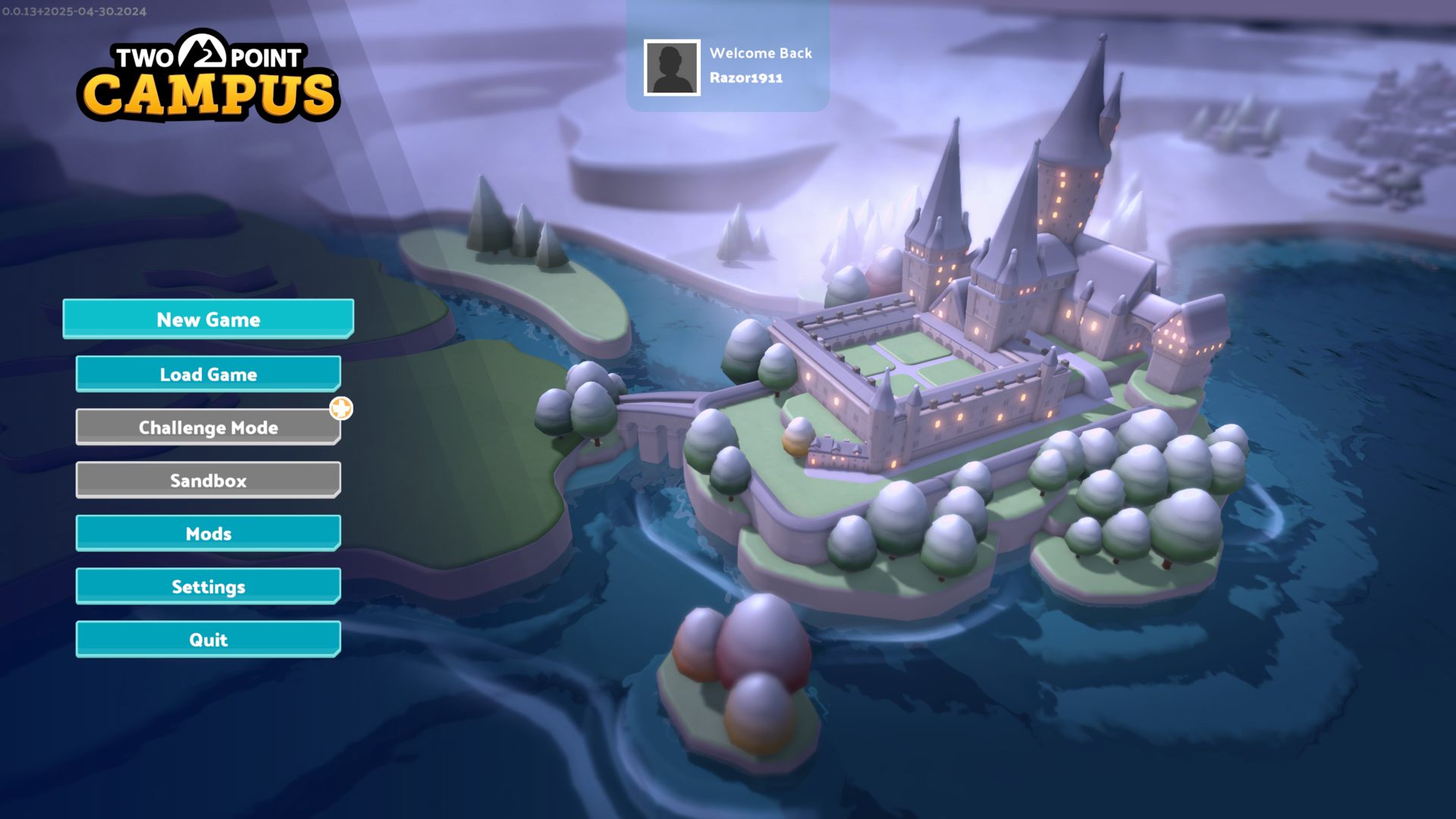Quit the game
1456x819 pixels.
point(208,640)
